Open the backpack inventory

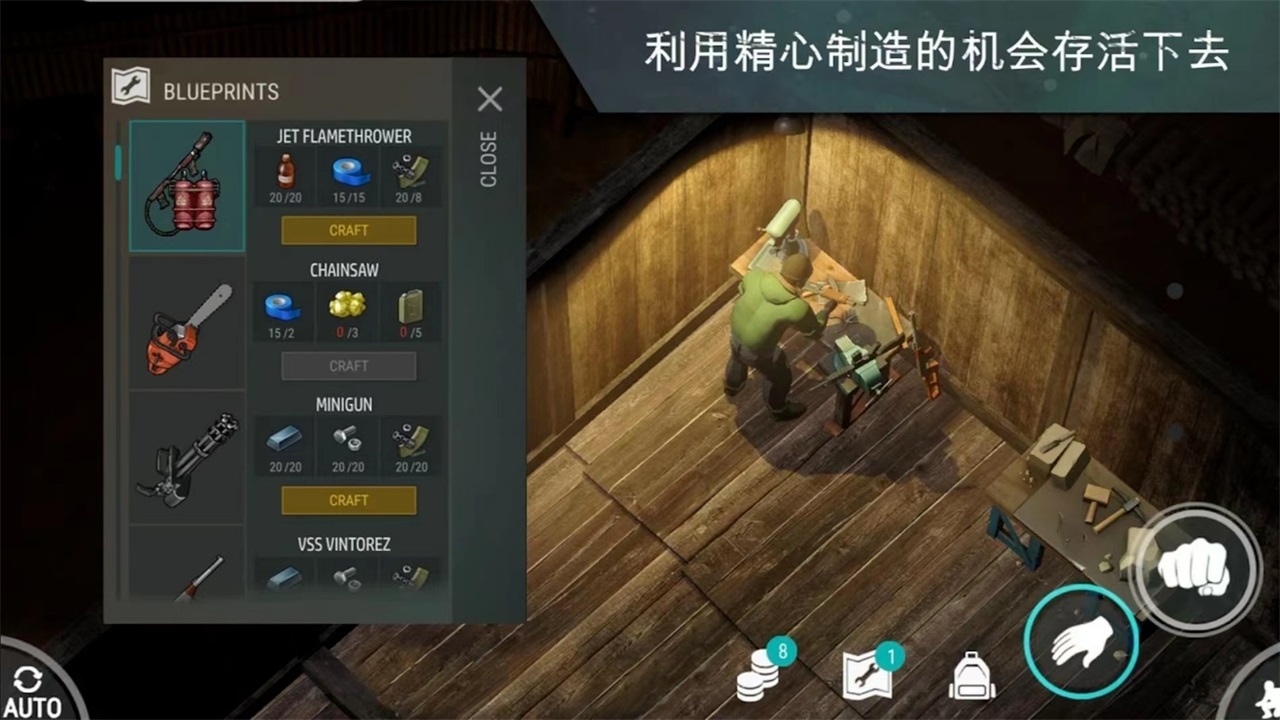pos(973,672)
